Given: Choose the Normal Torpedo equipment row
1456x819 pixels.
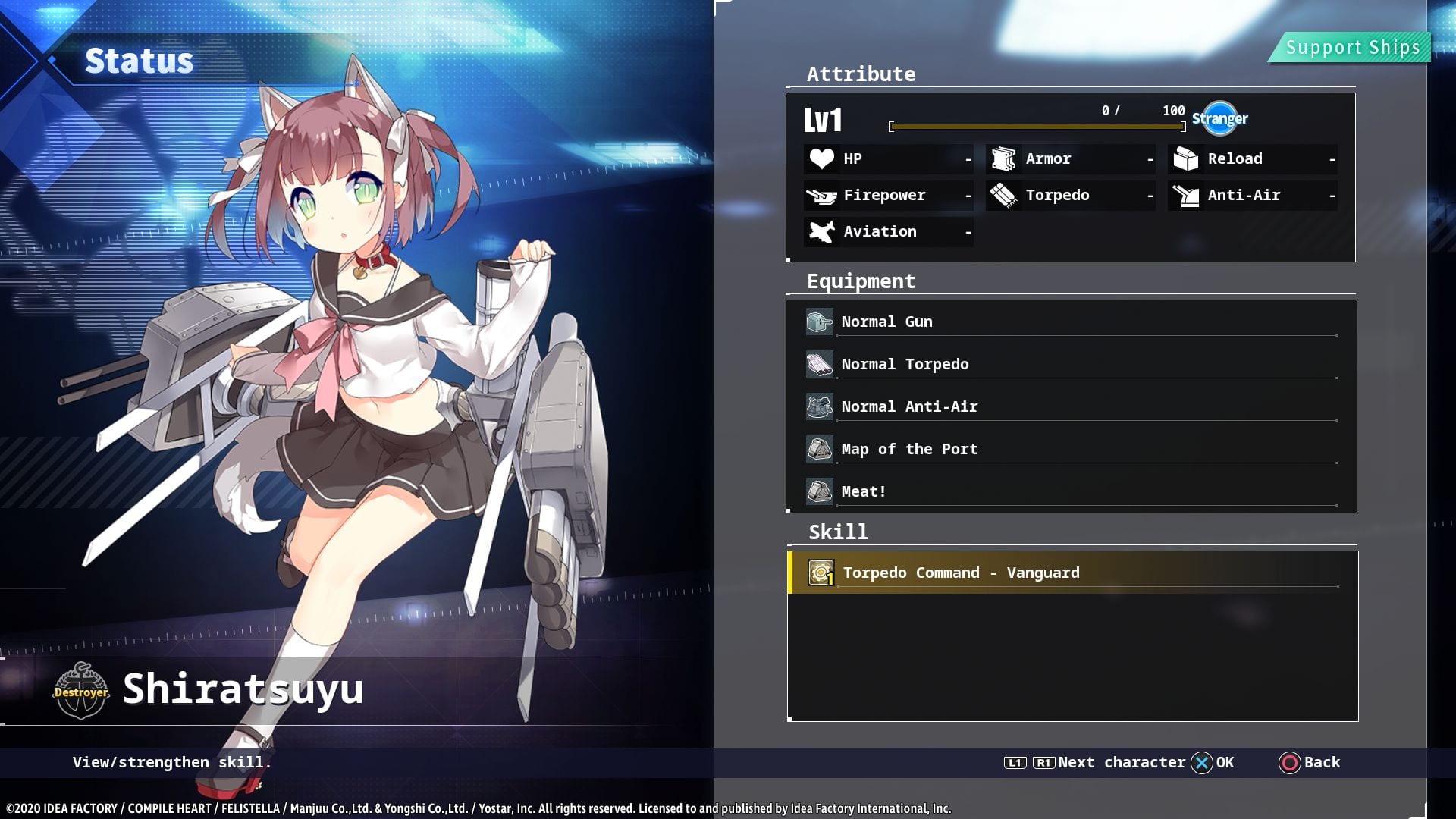Looking at the screenshot, I should click(1069, 365).
